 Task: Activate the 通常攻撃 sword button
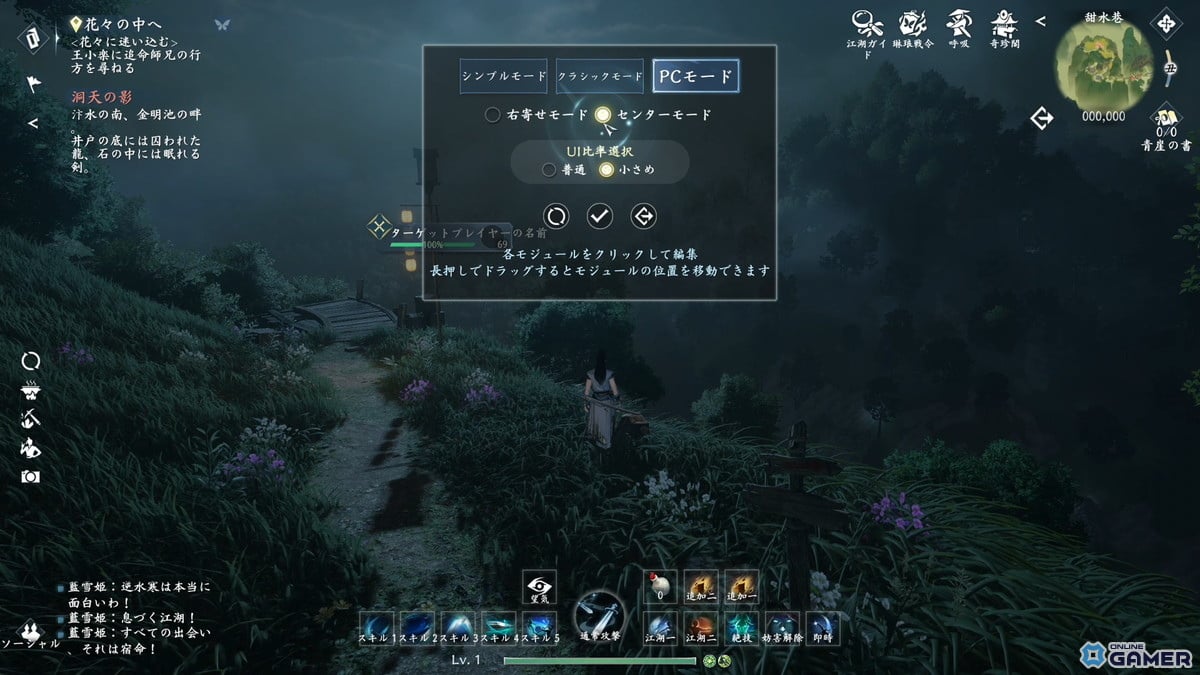point(599,614)
